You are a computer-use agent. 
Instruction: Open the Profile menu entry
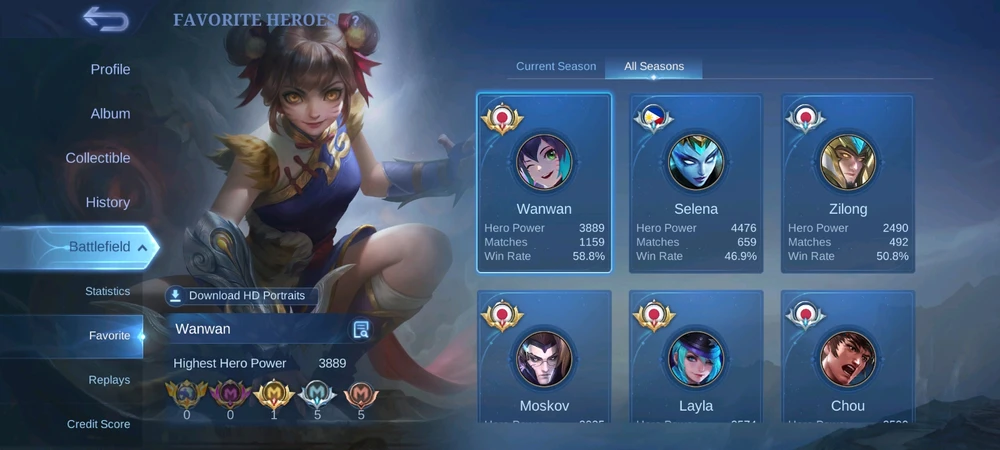(x=110, y=69)
